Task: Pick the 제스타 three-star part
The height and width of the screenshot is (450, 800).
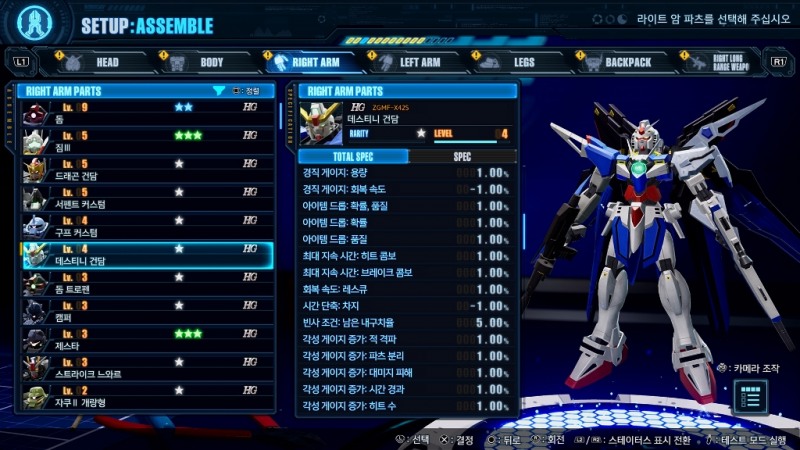Action: click(146, 339)
